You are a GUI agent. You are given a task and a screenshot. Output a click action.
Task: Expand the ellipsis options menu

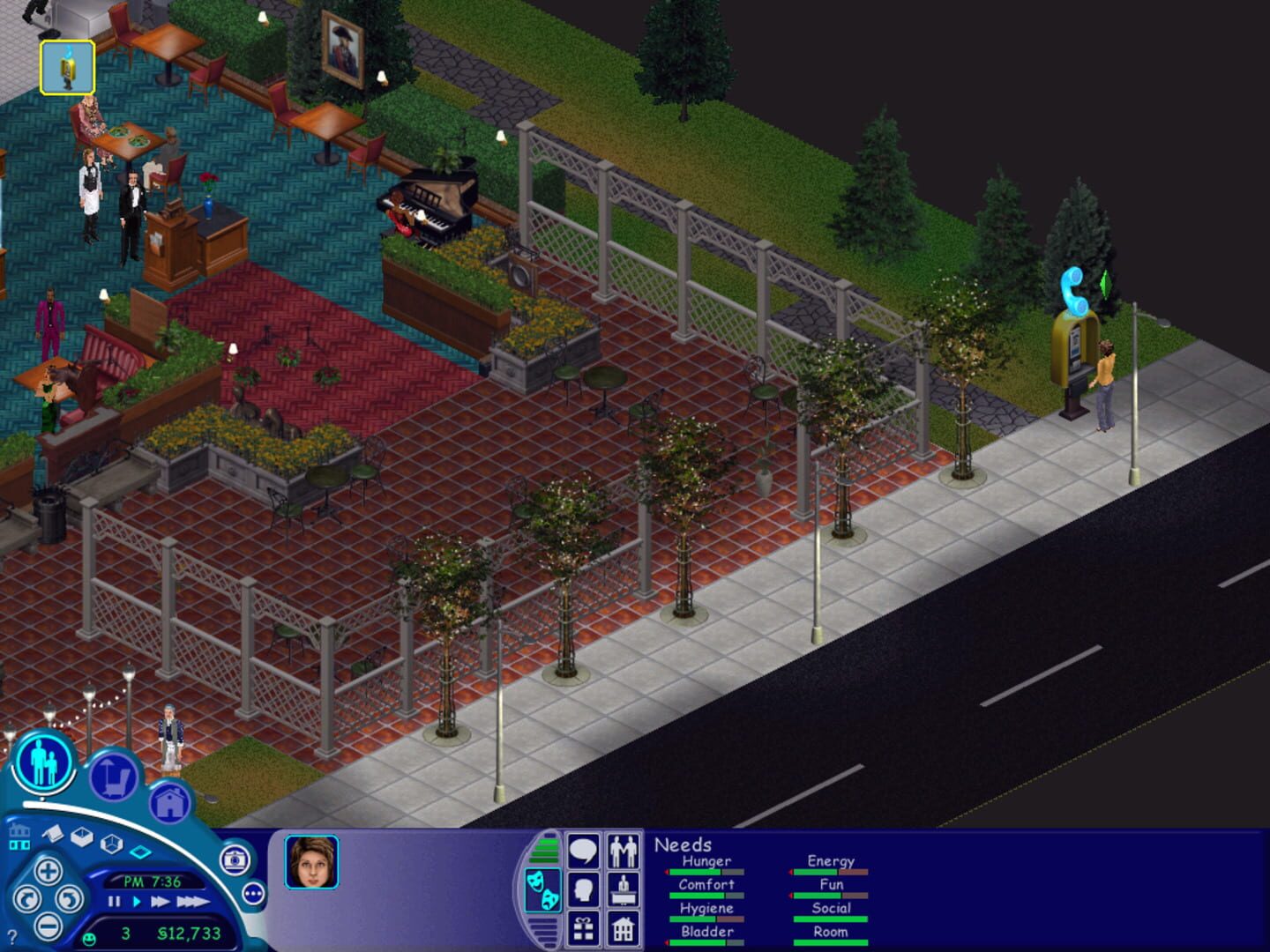coord(253,893)
